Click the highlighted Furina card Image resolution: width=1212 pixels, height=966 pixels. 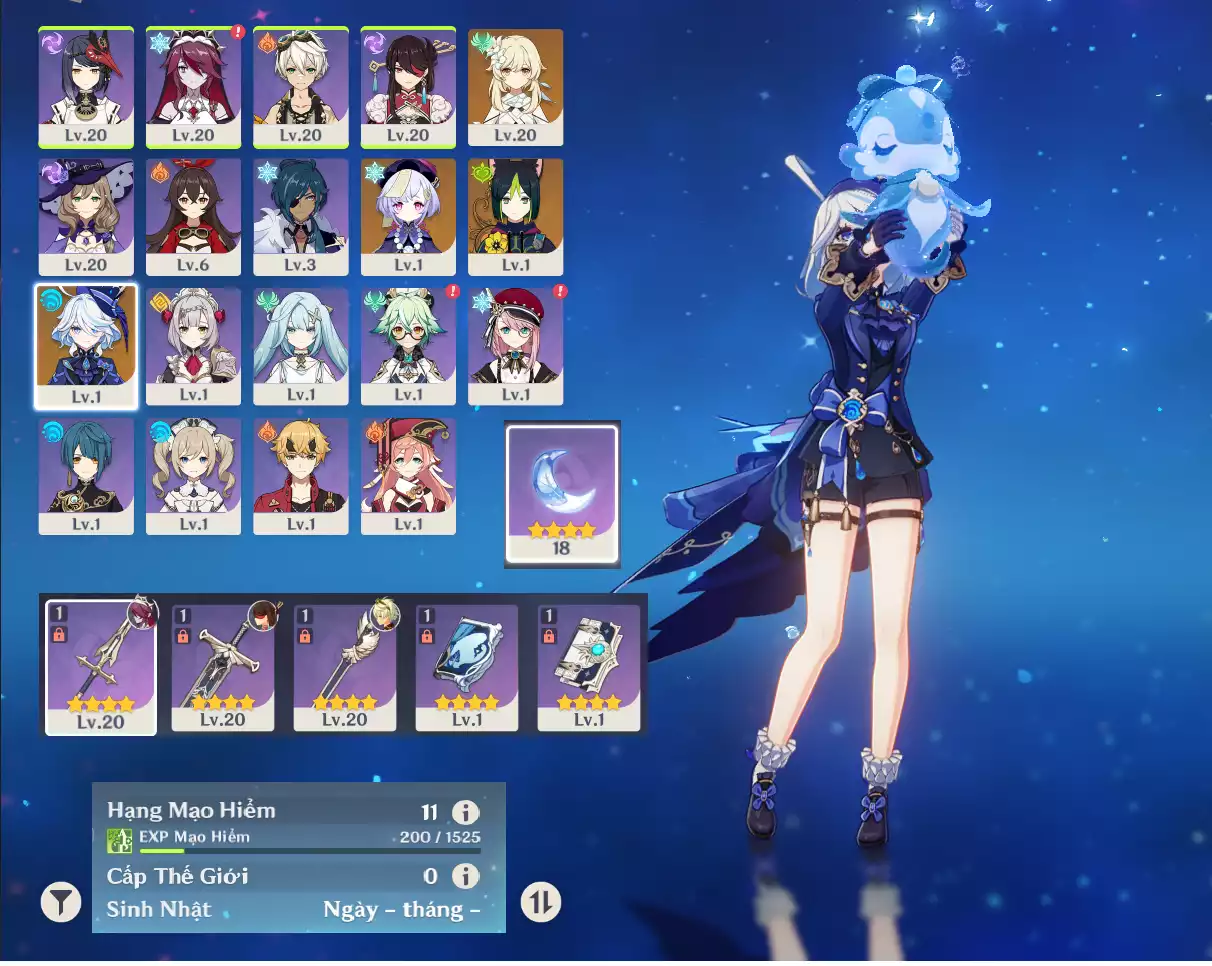click(86, 346)
